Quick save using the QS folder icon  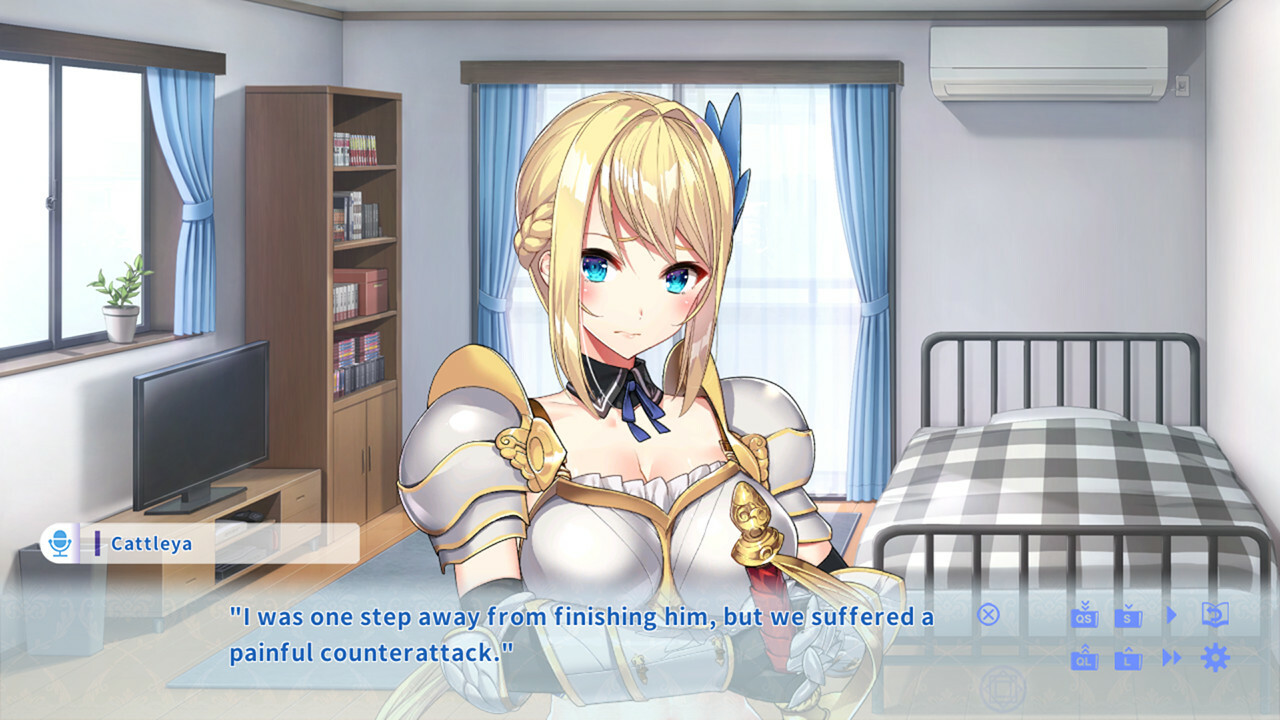click(1085, 618)
